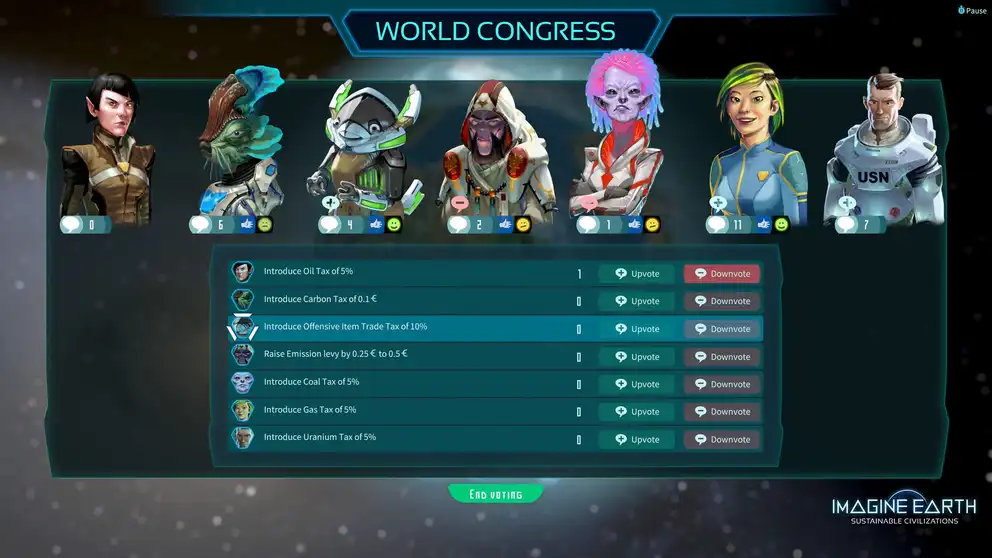992x558 pixels.
Task: Upvote the Oil Tax proposal
Action: (x=636, y=274)
